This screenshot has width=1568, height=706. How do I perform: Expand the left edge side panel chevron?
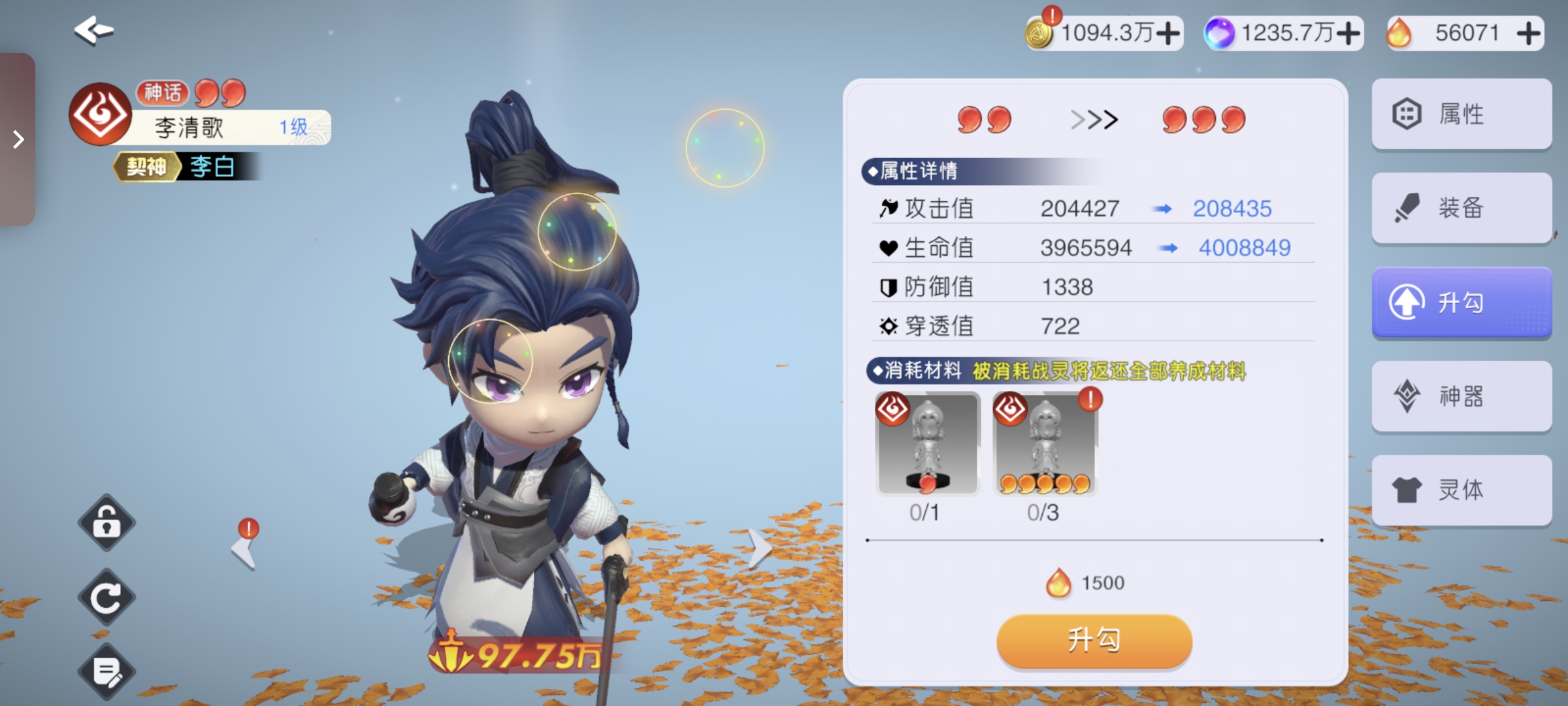[18, 139]
